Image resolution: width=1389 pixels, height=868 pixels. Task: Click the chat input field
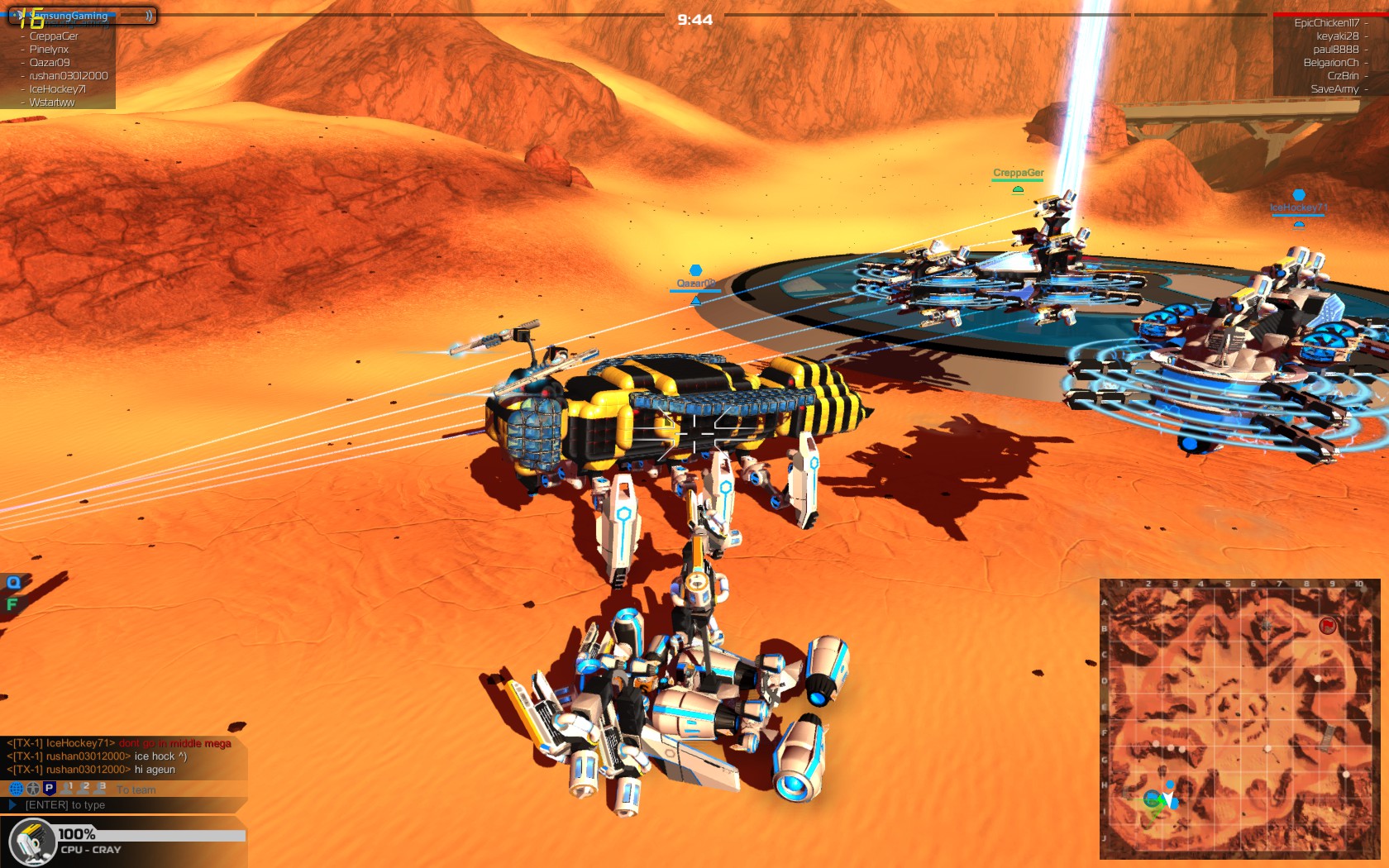pyautogui.click(x=124, y=805)
